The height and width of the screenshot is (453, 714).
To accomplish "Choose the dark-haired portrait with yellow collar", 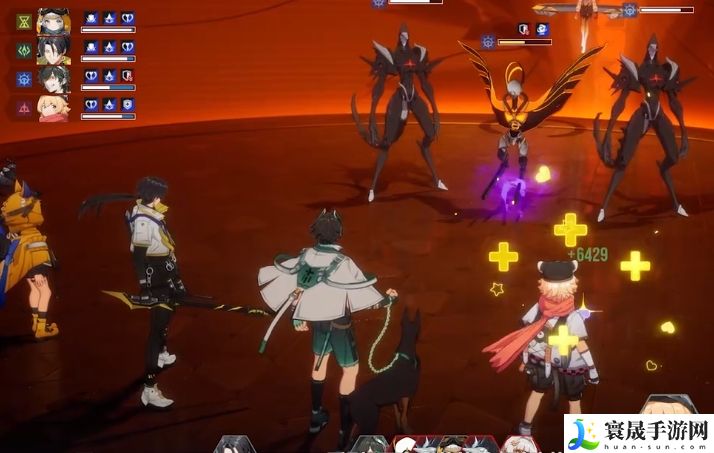I will tap(54, 49).
